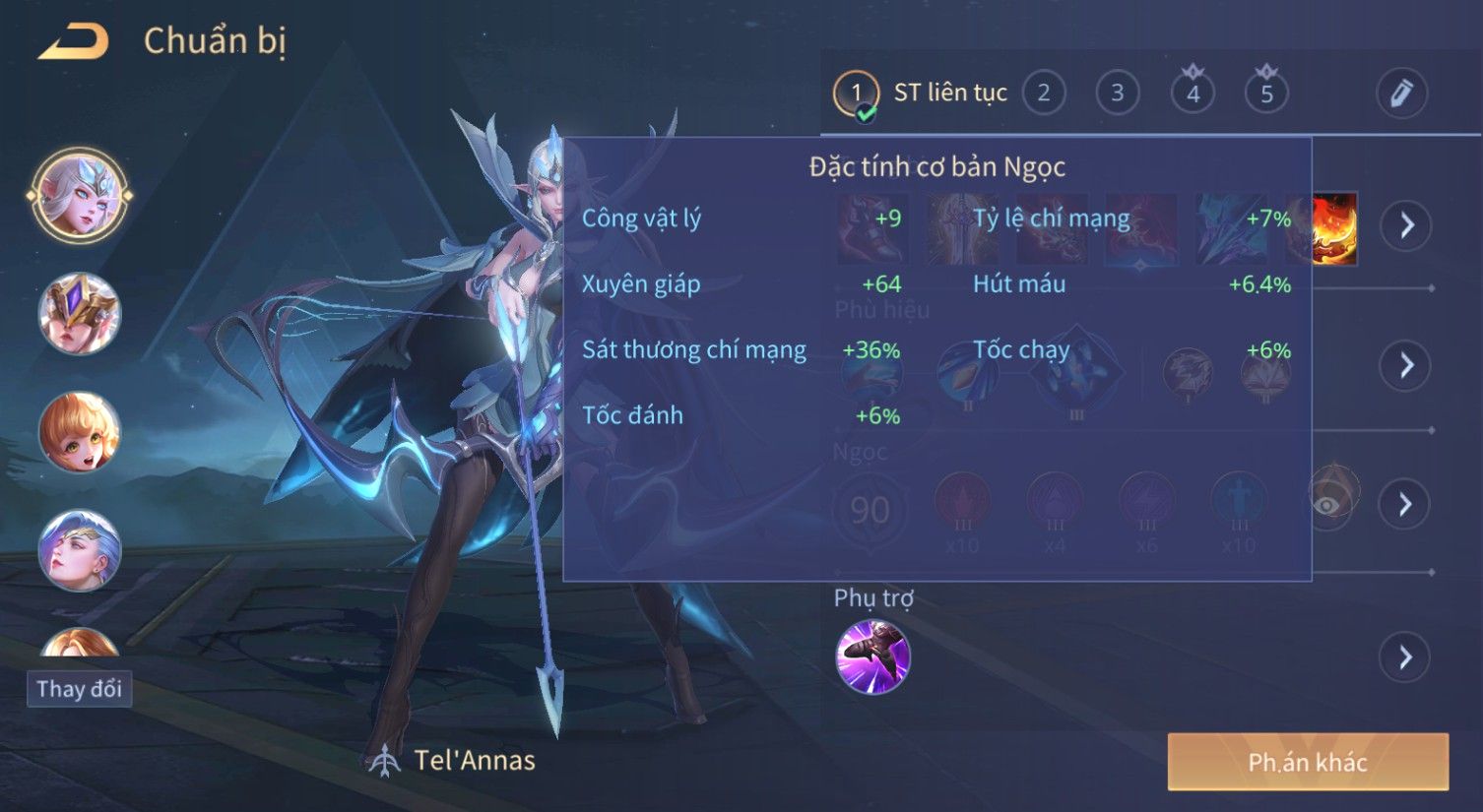Switch to loadout preset 3
Image resolution: width=1483 pixels, height=812 pixels.
pyautogui.click(x=1117, y=94)
